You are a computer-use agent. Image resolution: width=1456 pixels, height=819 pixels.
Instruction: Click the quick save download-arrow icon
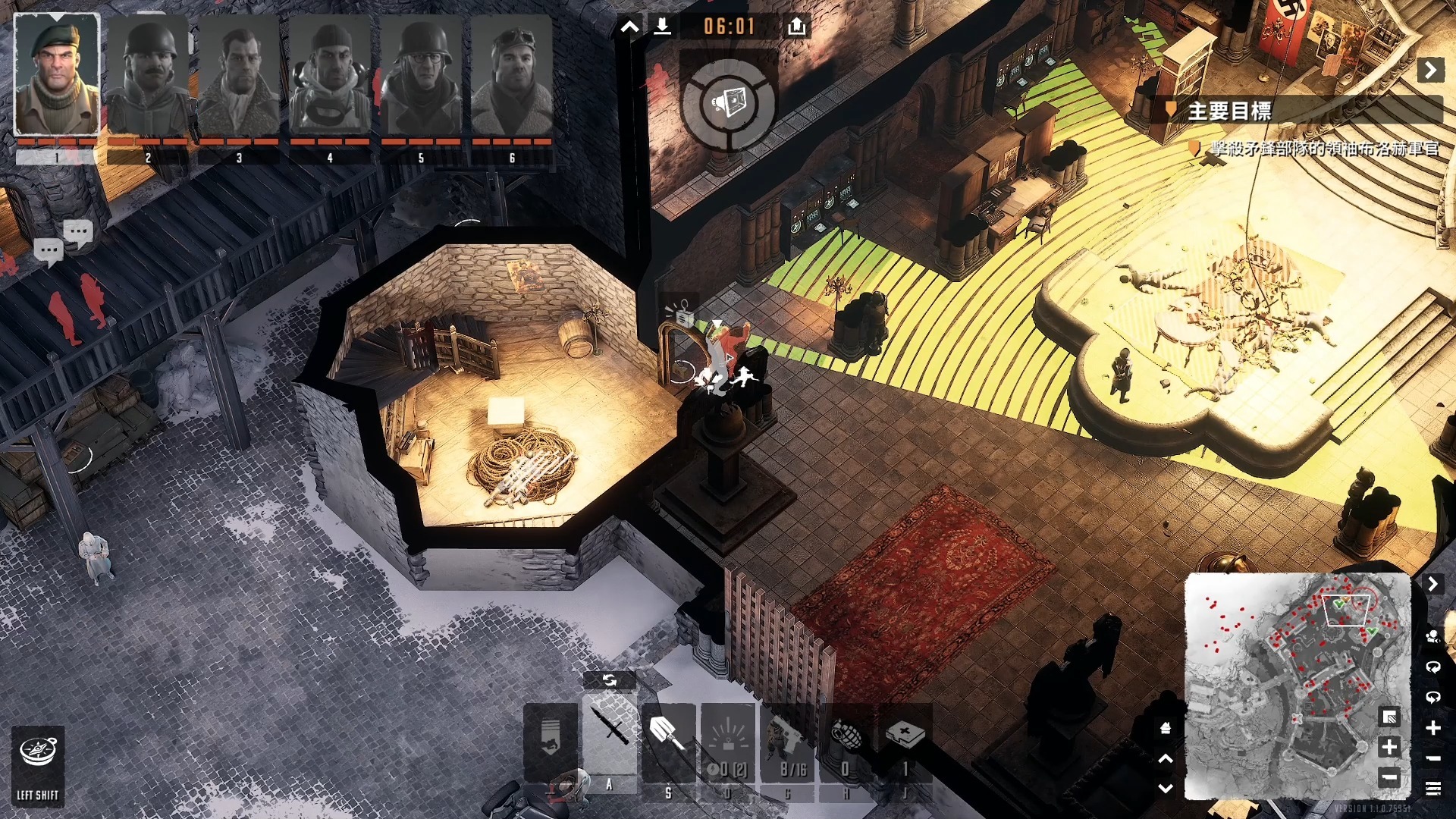(662, 27)
